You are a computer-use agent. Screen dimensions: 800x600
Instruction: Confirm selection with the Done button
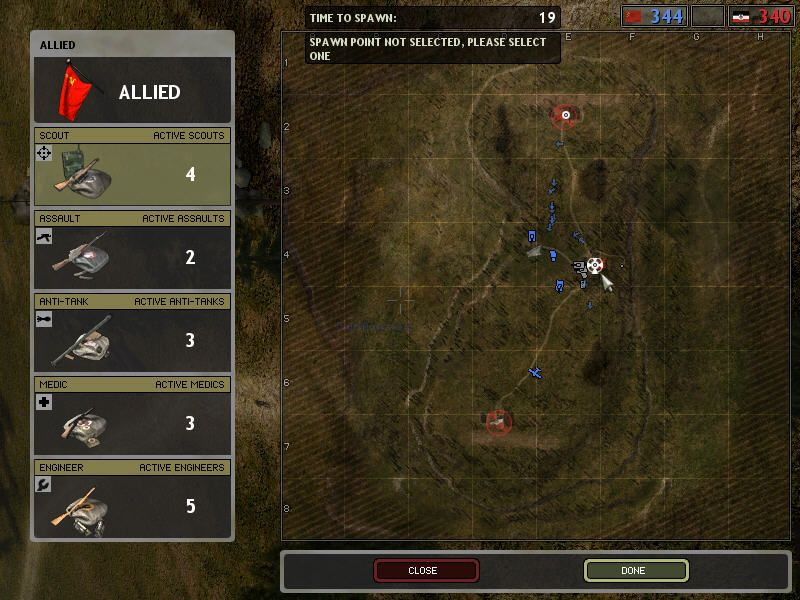(x=636, y=570)
